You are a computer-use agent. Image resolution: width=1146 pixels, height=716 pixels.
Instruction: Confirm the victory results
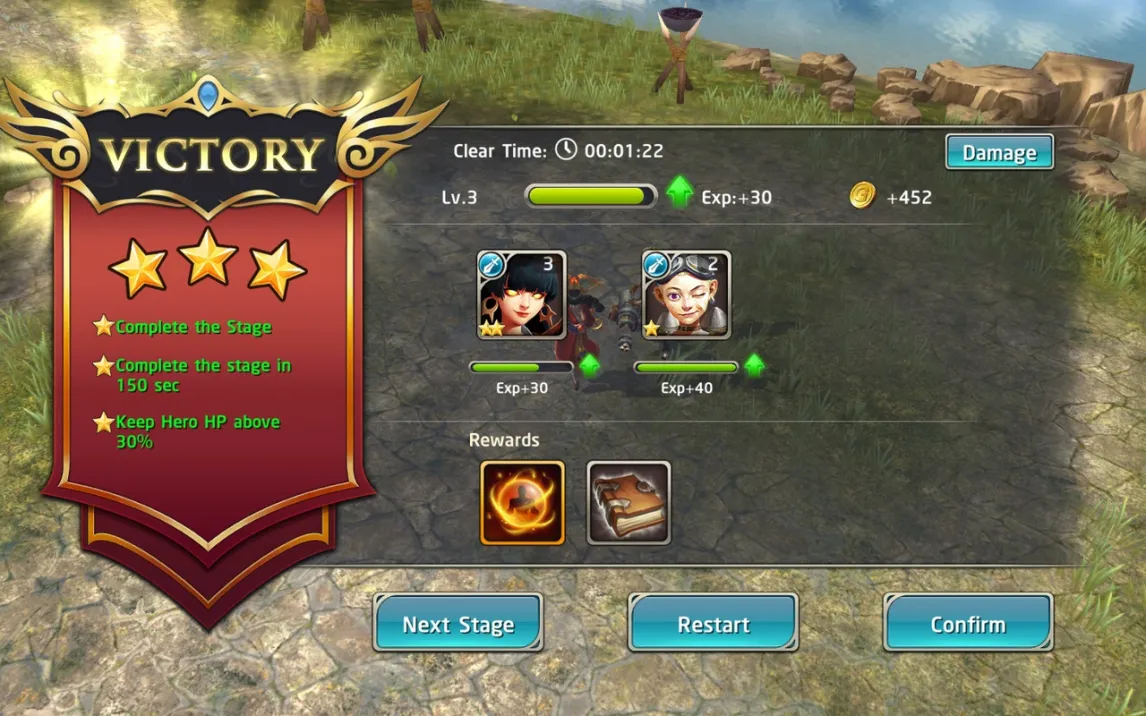pyautogui.click(x=968, y=624)
